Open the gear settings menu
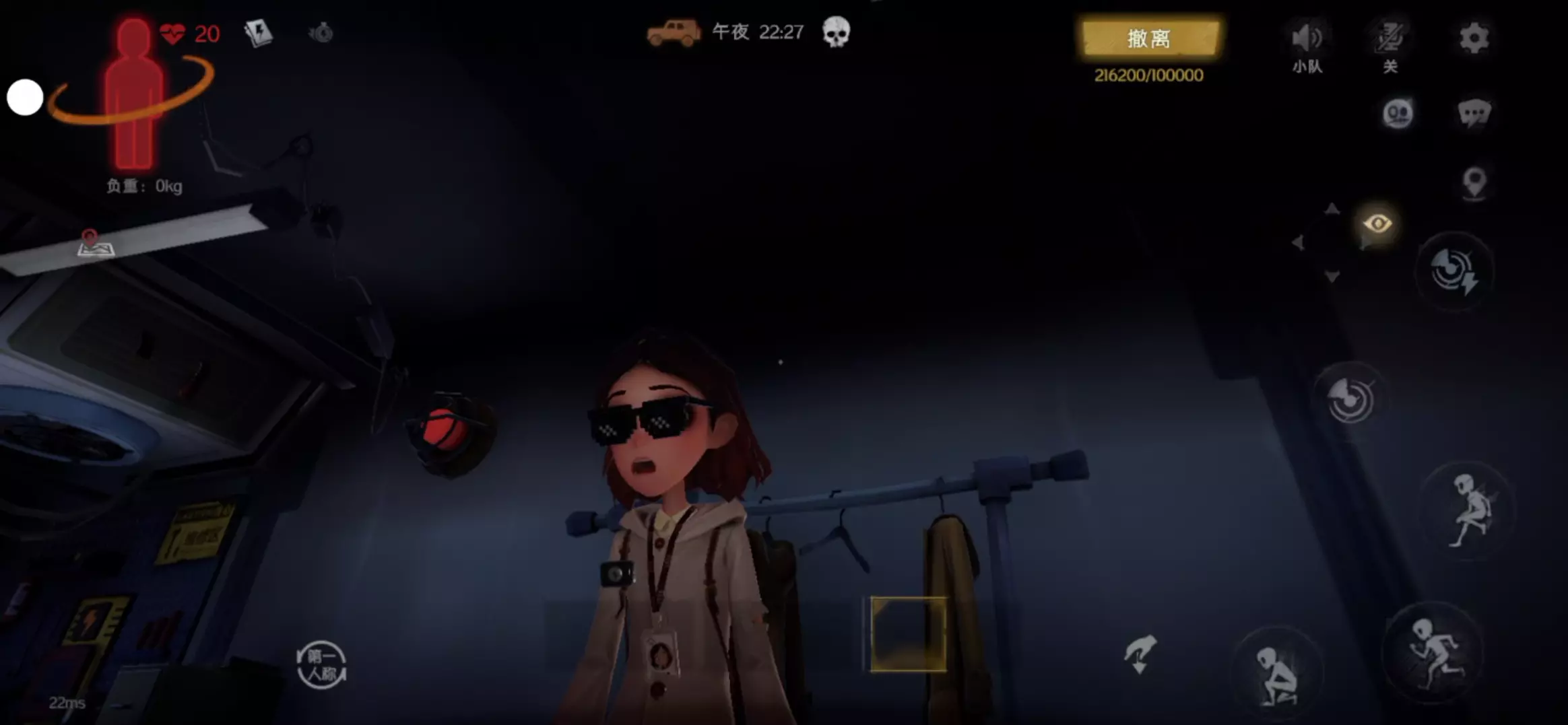 (1474, 38)
